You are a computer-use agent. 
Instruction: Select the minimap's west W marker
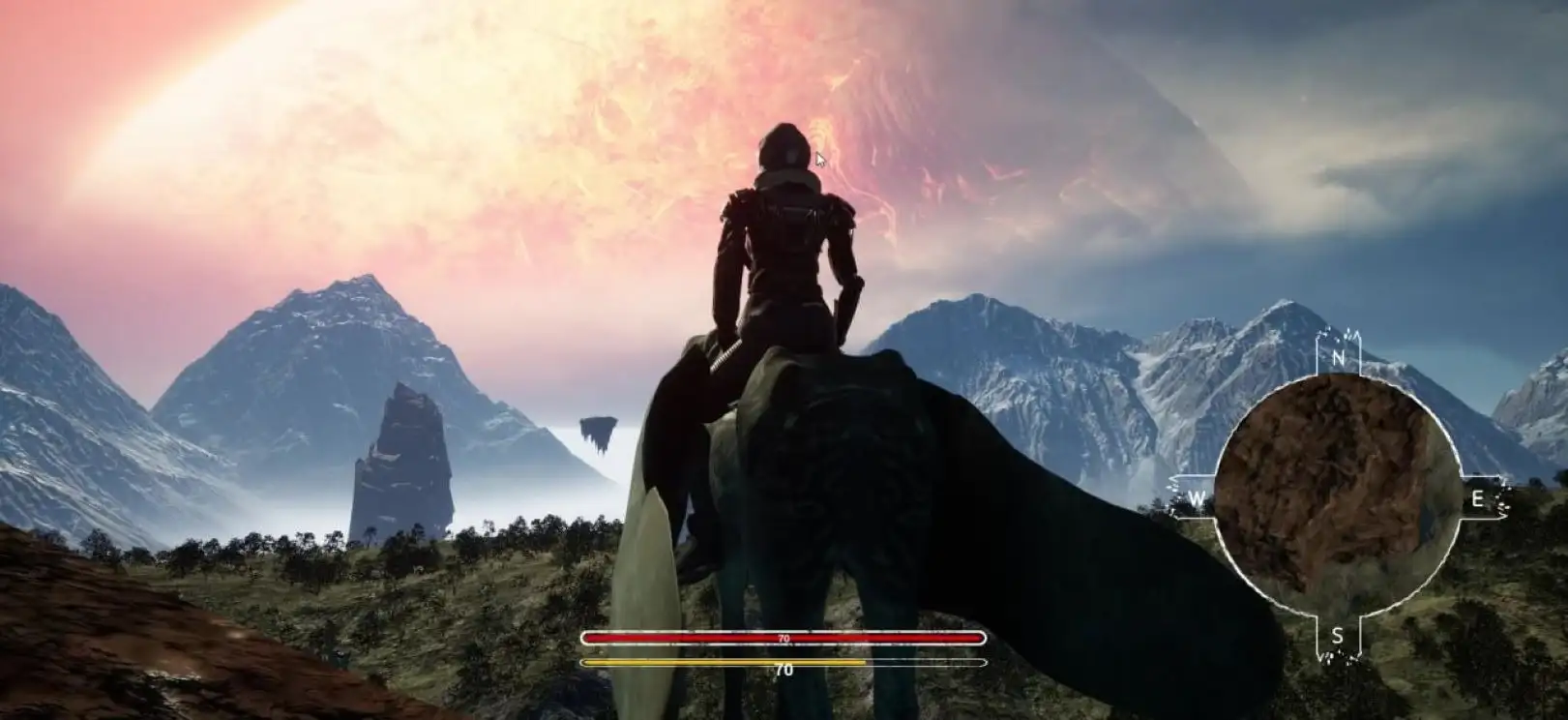click(x=1198, y=499)
